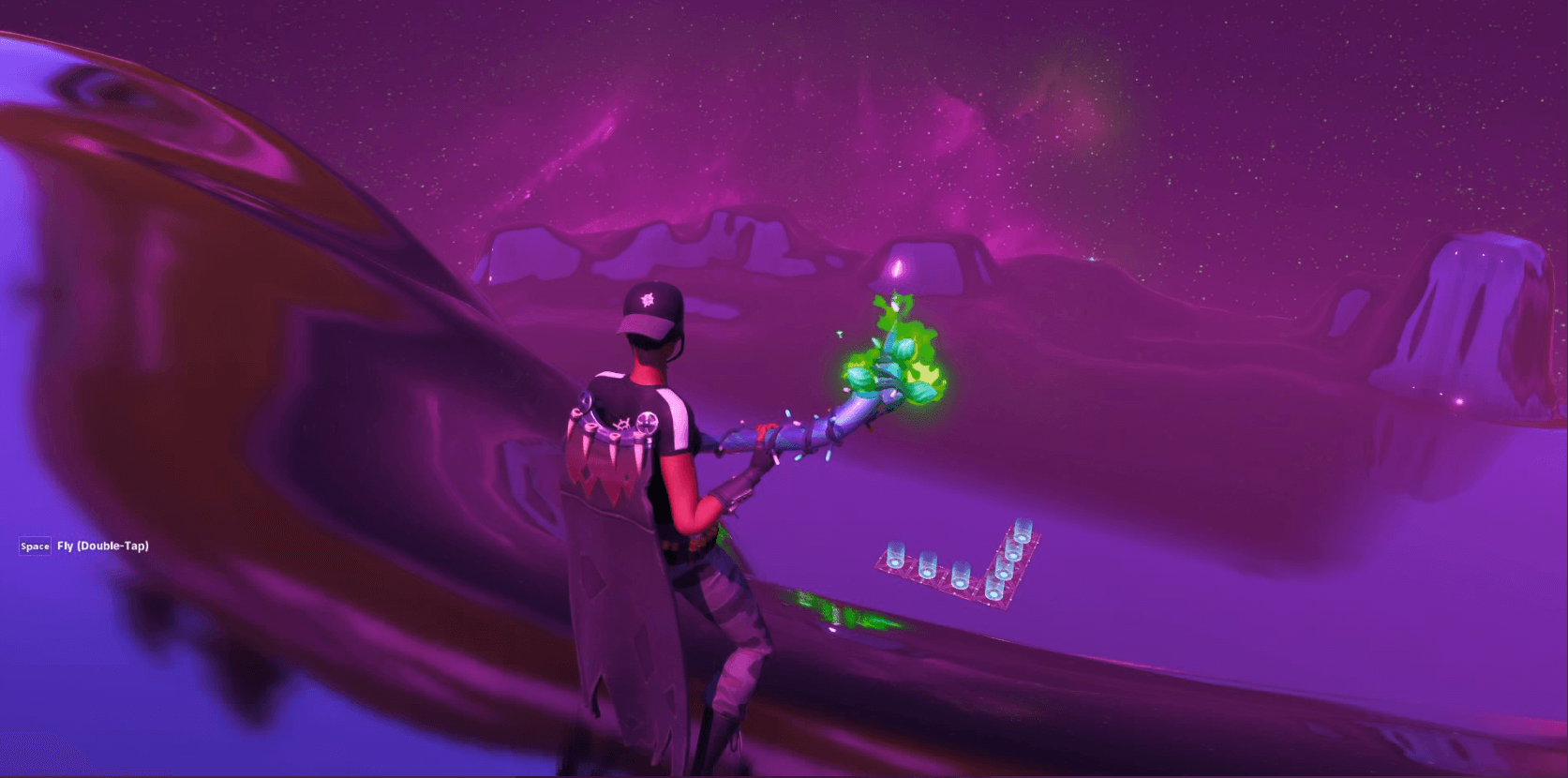The width and height of the screenshot is (1568, 778).
Task: Click the Fly (Double-Tap) label text
Action: (103, 545)
